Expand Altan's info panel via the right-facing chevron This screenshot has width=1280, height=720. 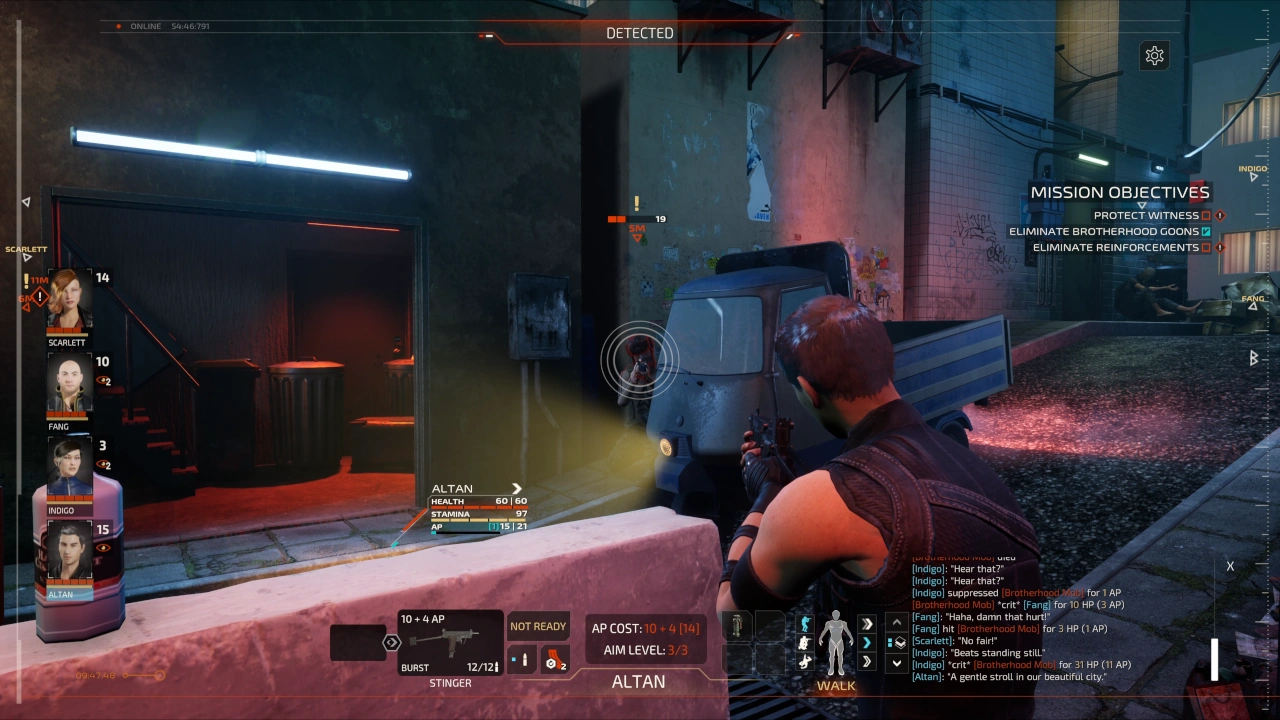pos(516,488)
